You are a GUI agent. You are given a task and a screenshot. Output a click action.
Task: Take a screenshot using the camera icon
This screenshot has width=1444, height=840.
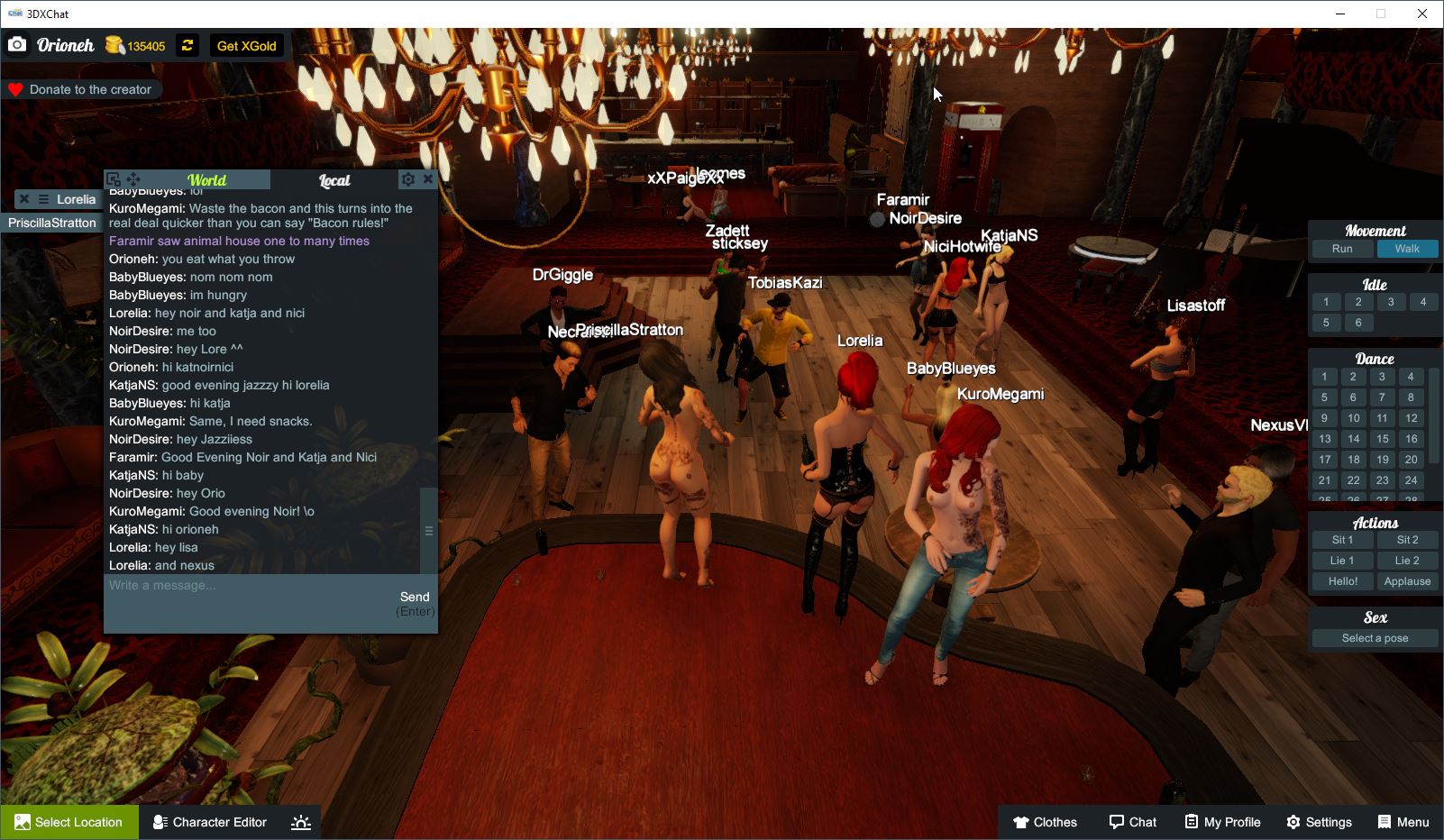pyautogui.click(x=17, y=43)
